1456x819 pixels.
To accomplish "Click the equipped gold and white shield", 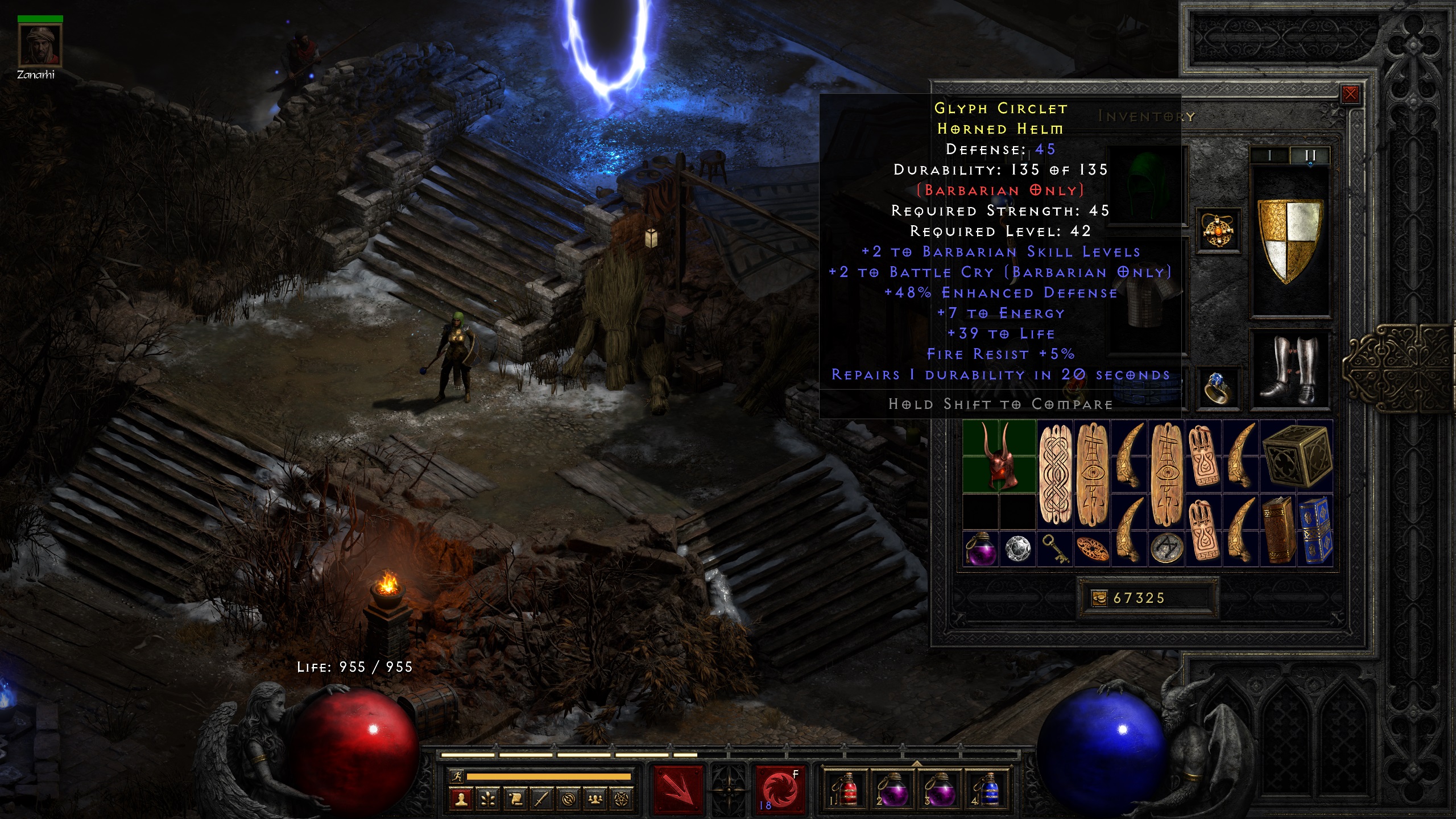I will click(1290, 240).
